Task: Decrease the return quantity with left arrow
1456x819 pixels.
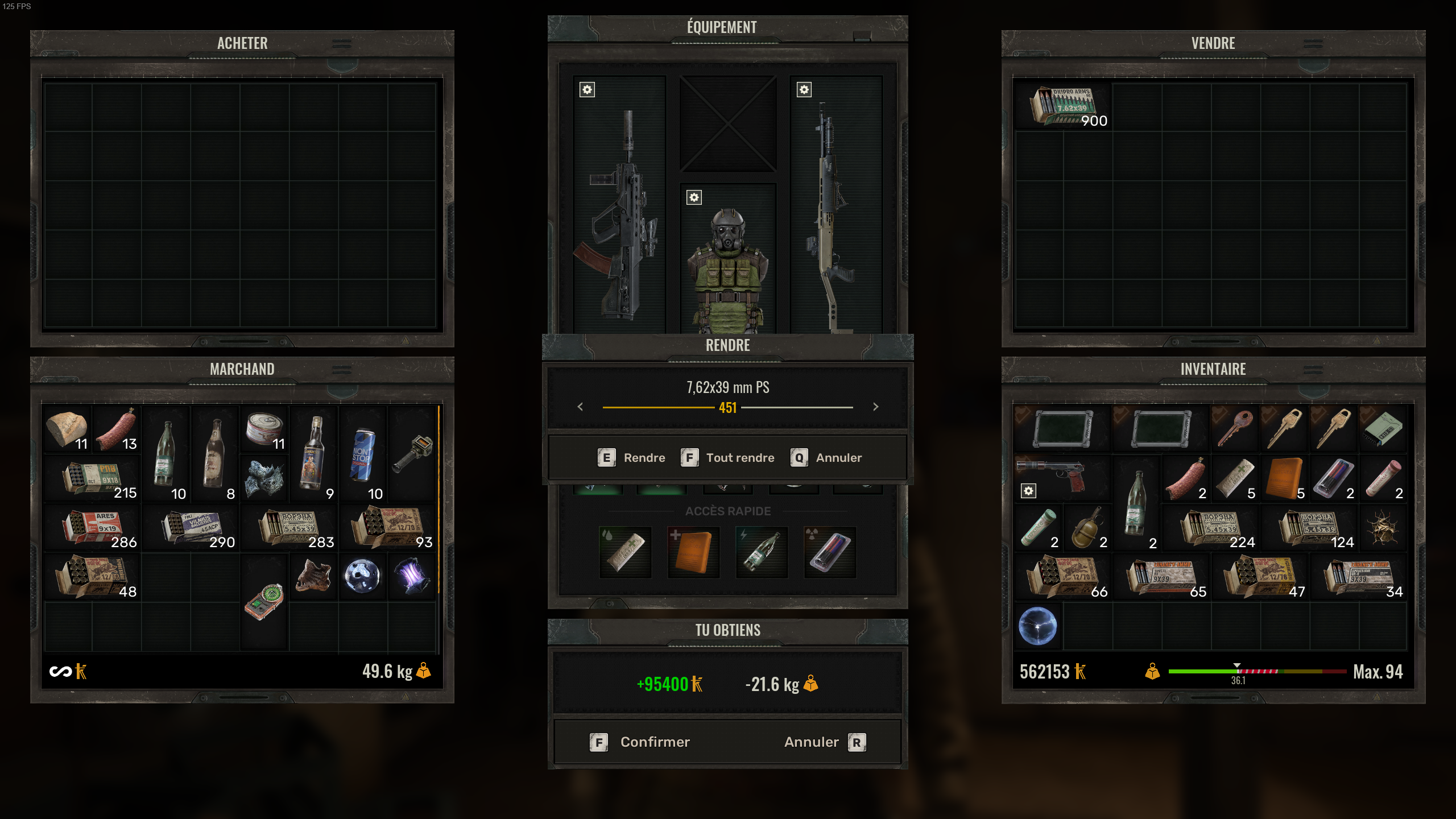Action: click(580, 407)
